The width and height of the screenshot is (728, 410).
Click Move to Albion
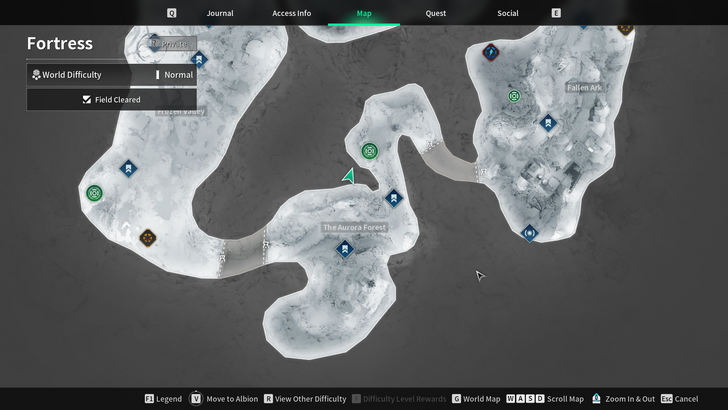(x=225, y=399)
